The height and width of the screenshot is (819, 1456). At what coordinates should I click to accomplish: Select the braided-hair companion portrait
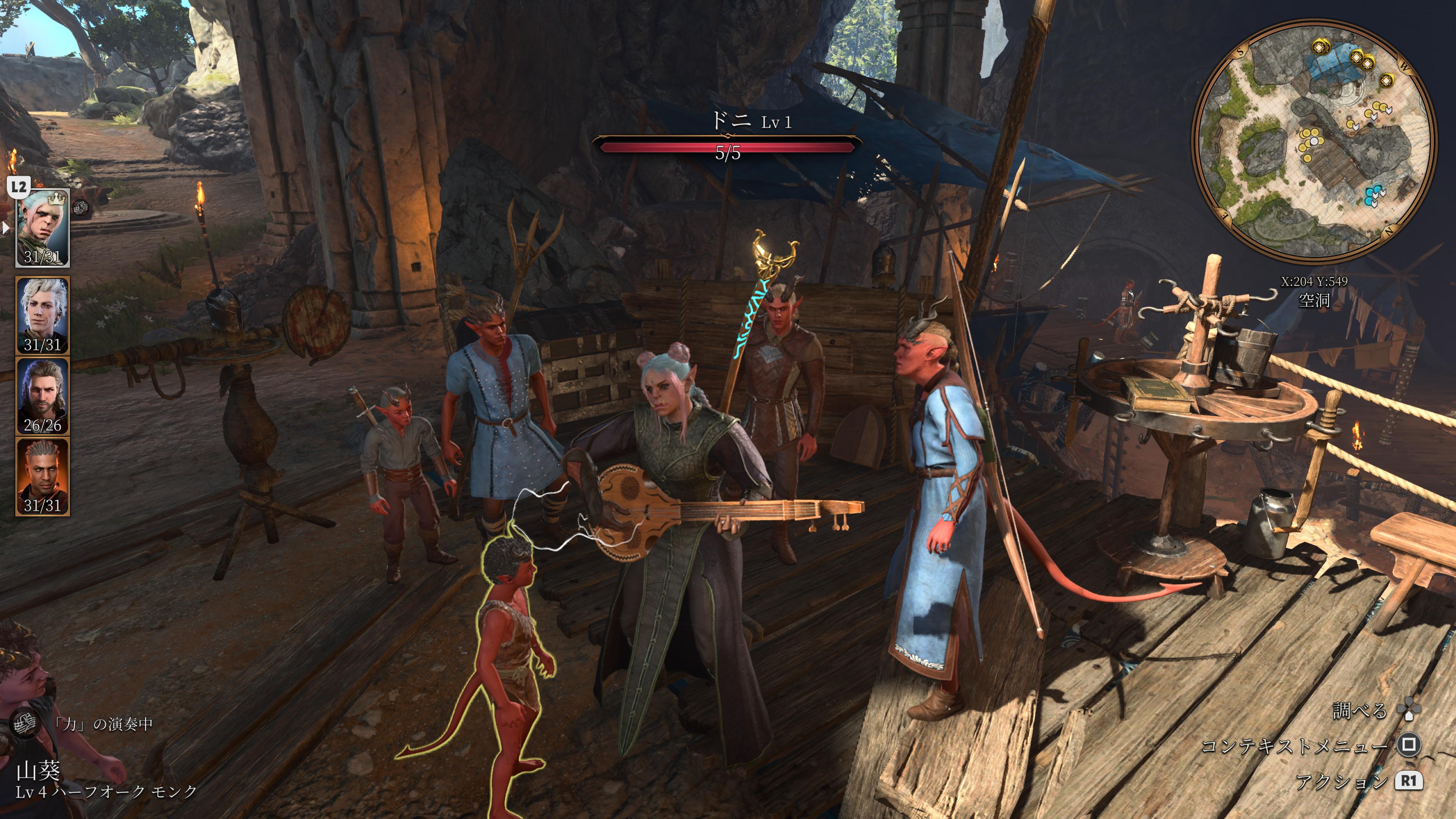pyautogui.click(x=42, y=477)
